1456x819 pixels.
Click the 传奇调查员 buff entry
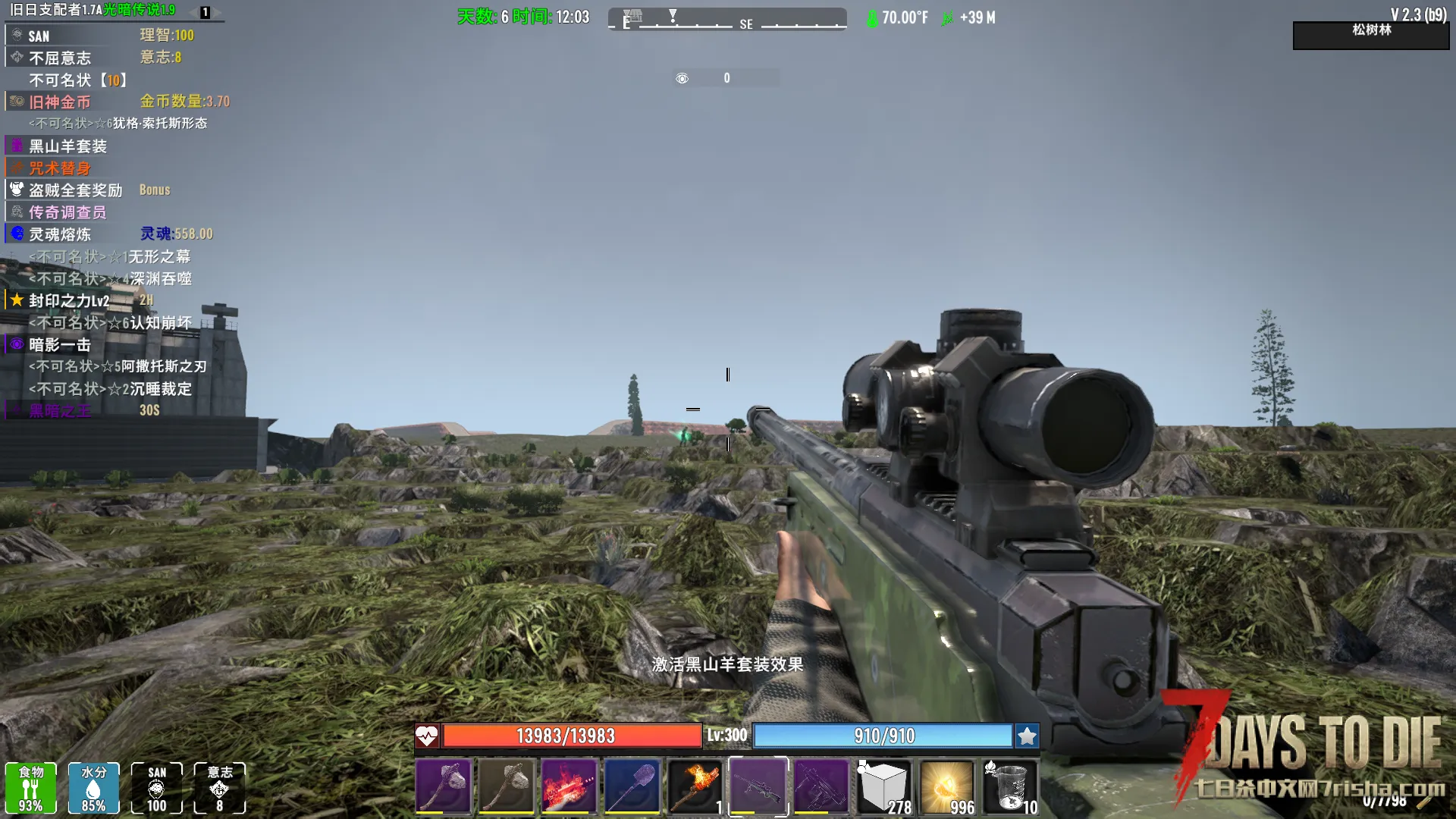67,212
